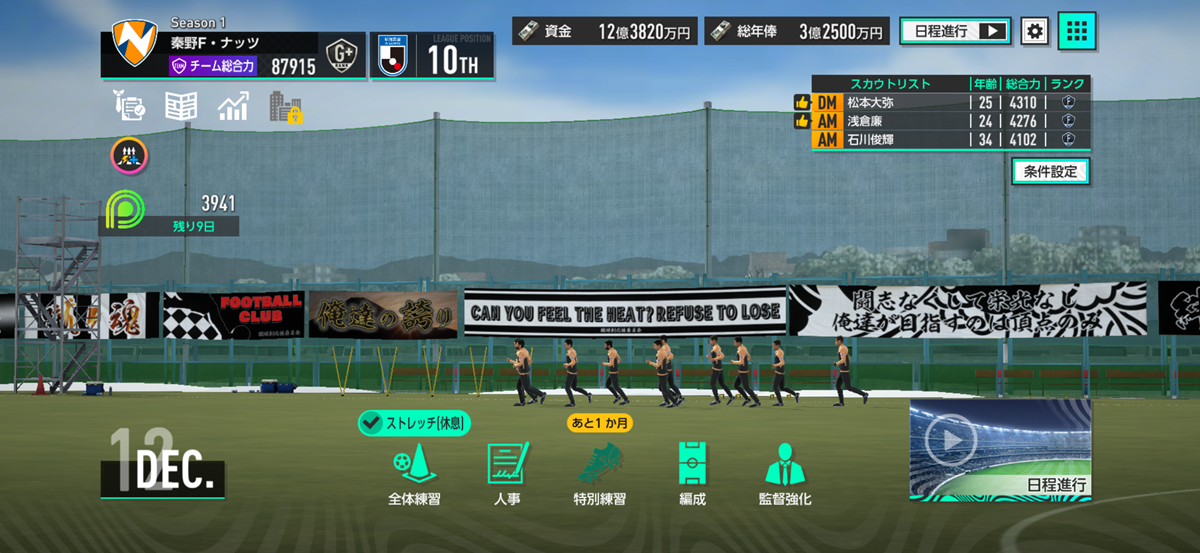Screen dimensions: 1200x553
Task: Open the 条件設定 scout conditions
Action: click(1050, 171)
